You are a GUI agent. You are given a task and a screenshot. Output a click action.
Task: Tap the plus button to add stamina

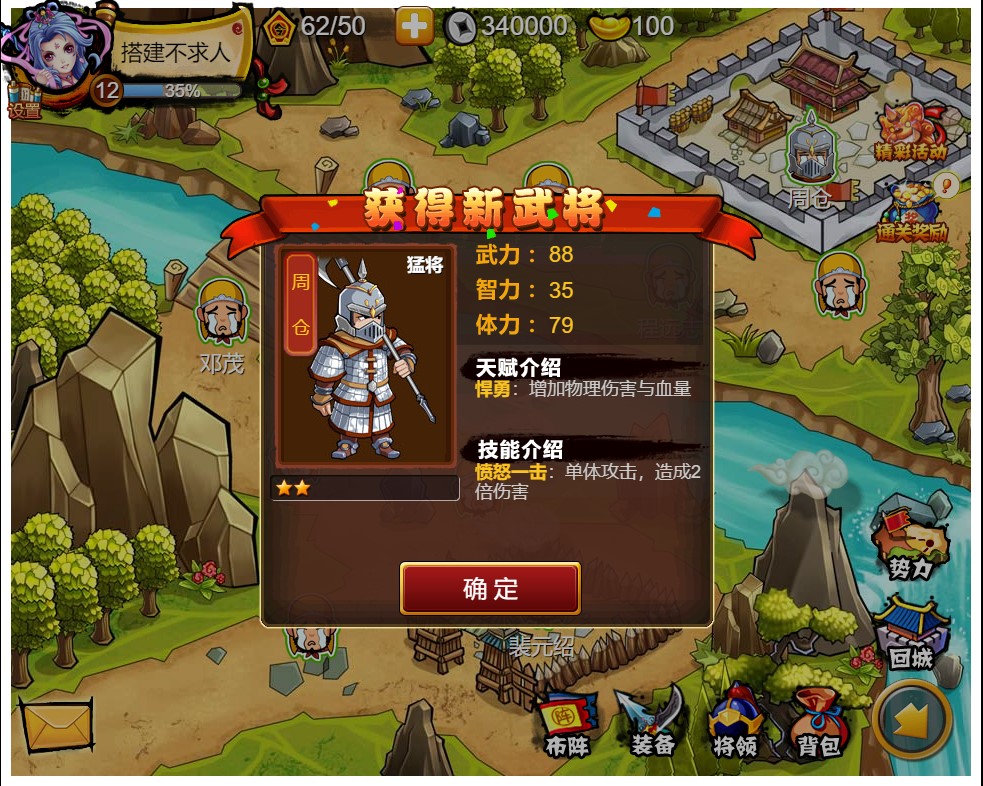tap(414, 26)
